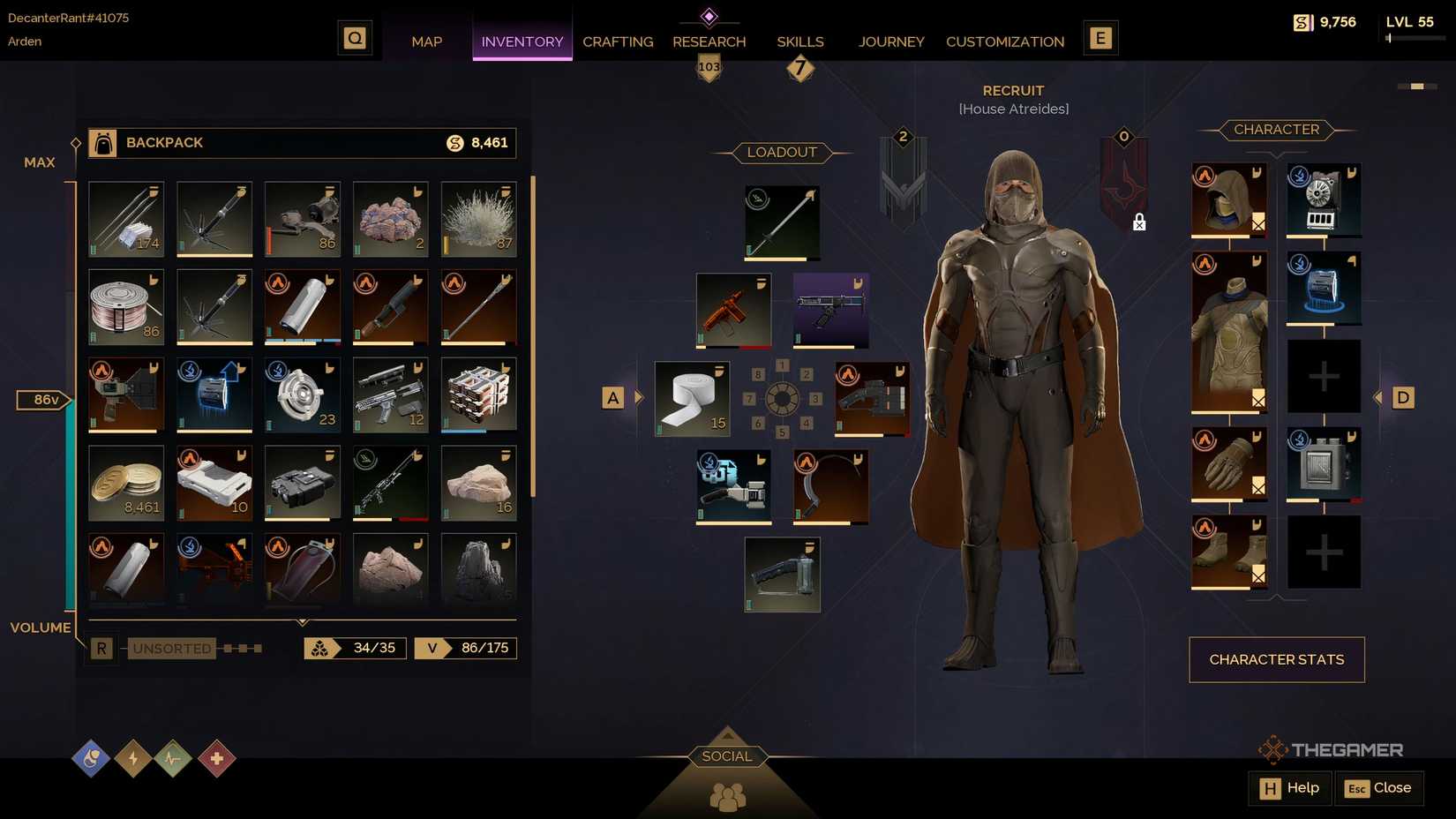Viewport: 1456px width, 819px height.
Task: Toggle the UNSORTED sorting mode
Action: [171, 648]
